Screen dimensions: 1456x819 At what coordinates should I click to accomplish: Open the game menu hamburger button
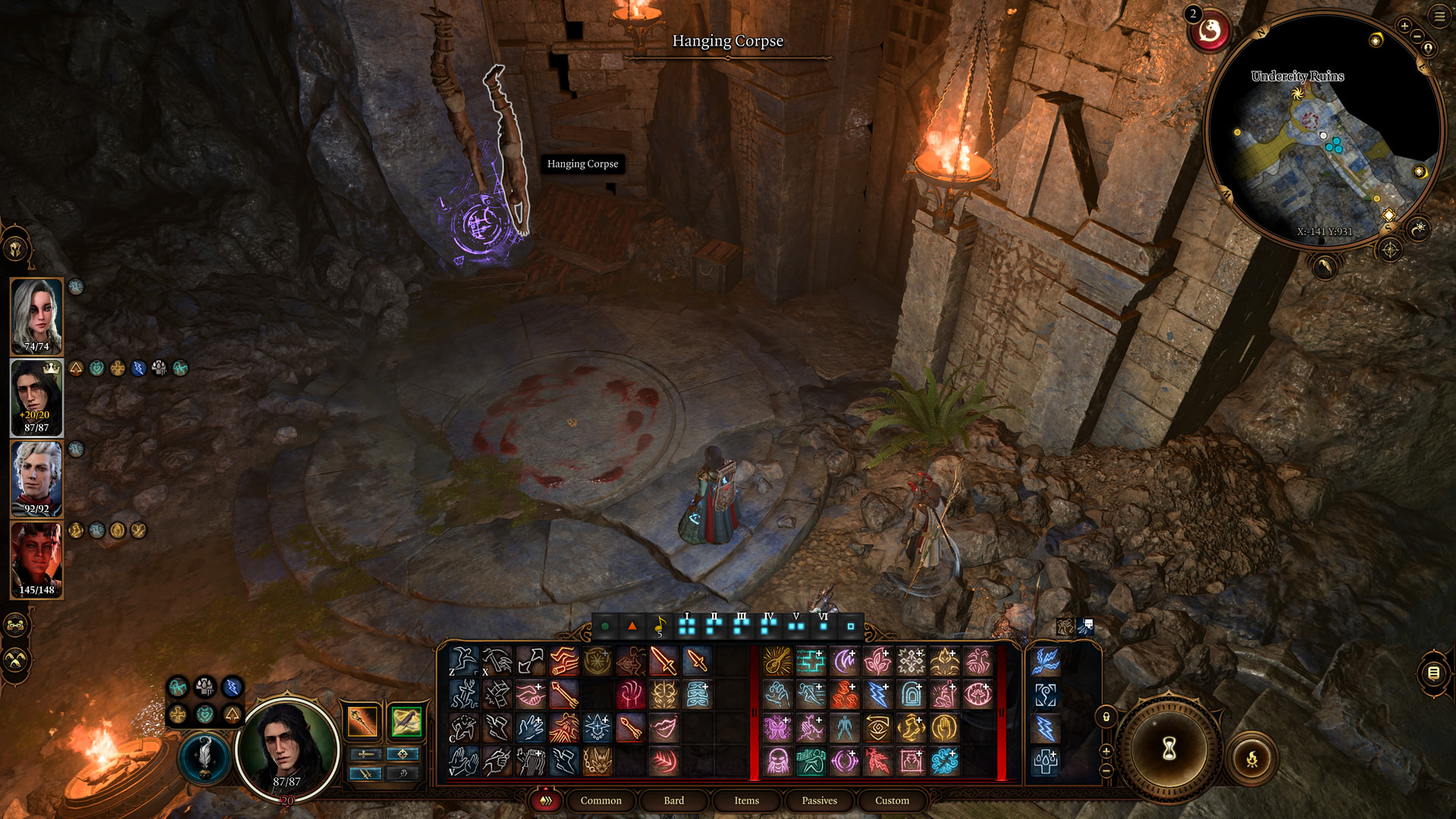click(1439, 16)
